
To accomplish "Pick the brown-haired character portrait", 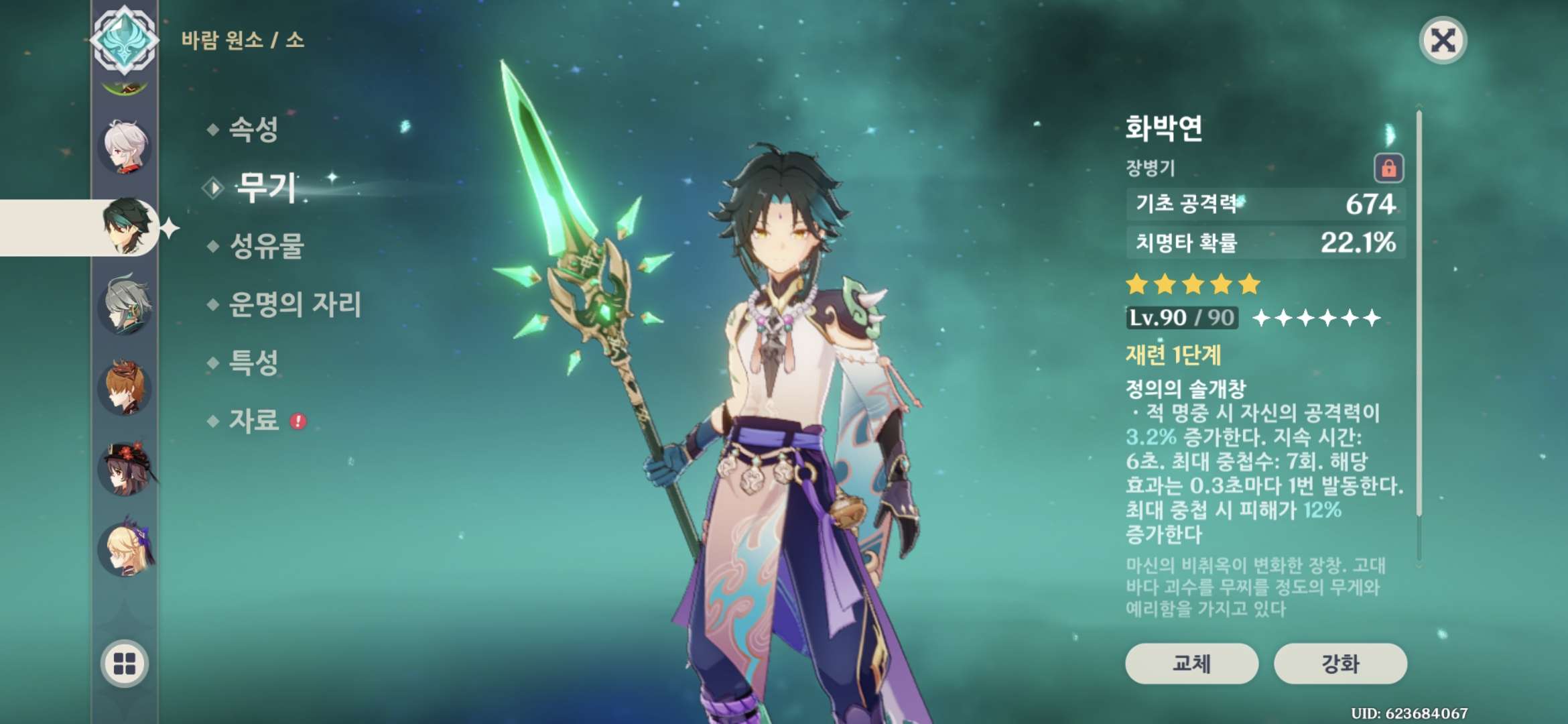I will [125, 387].
